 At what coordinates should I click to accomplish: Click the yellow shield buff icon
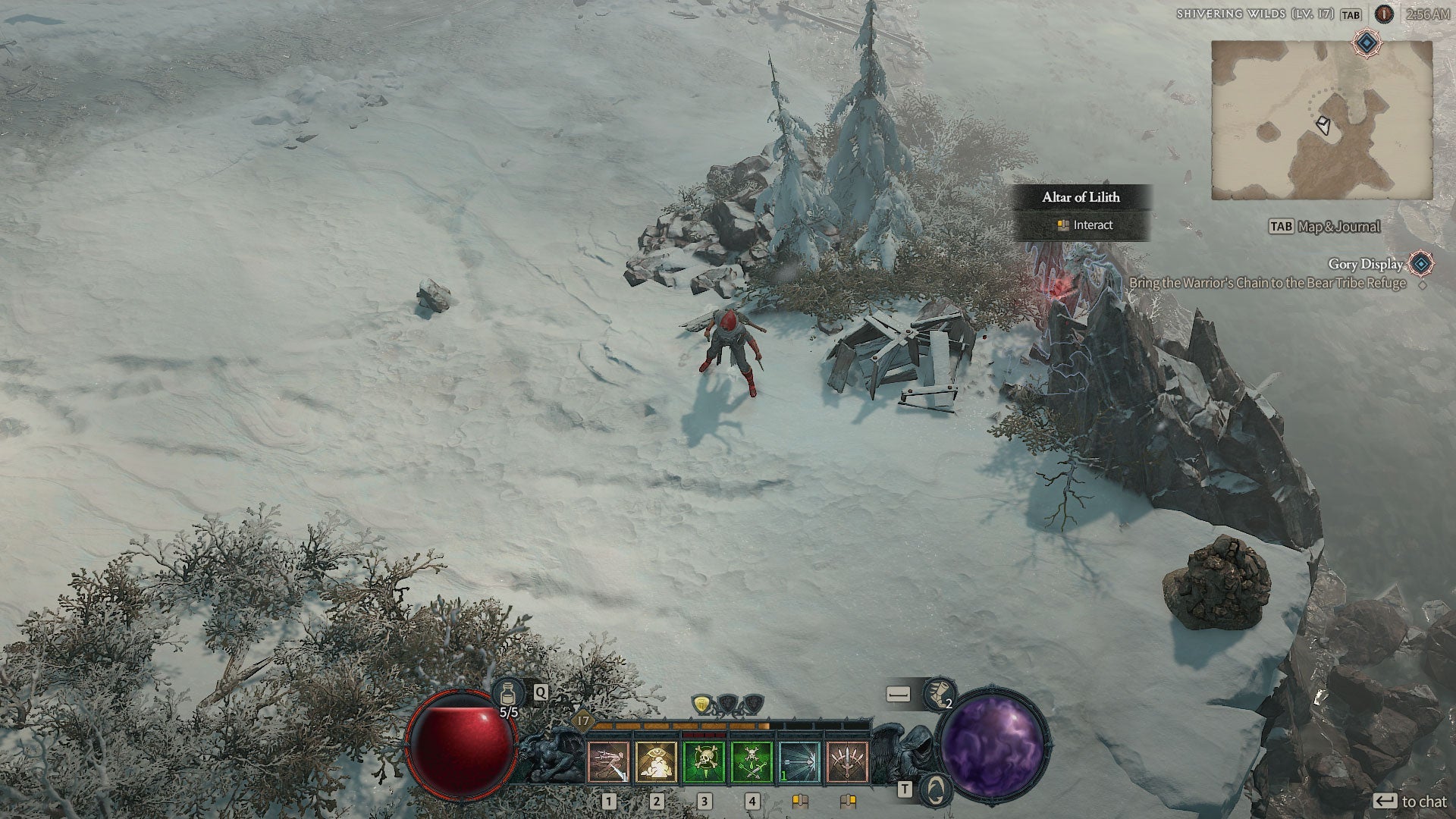pos(704,704)
